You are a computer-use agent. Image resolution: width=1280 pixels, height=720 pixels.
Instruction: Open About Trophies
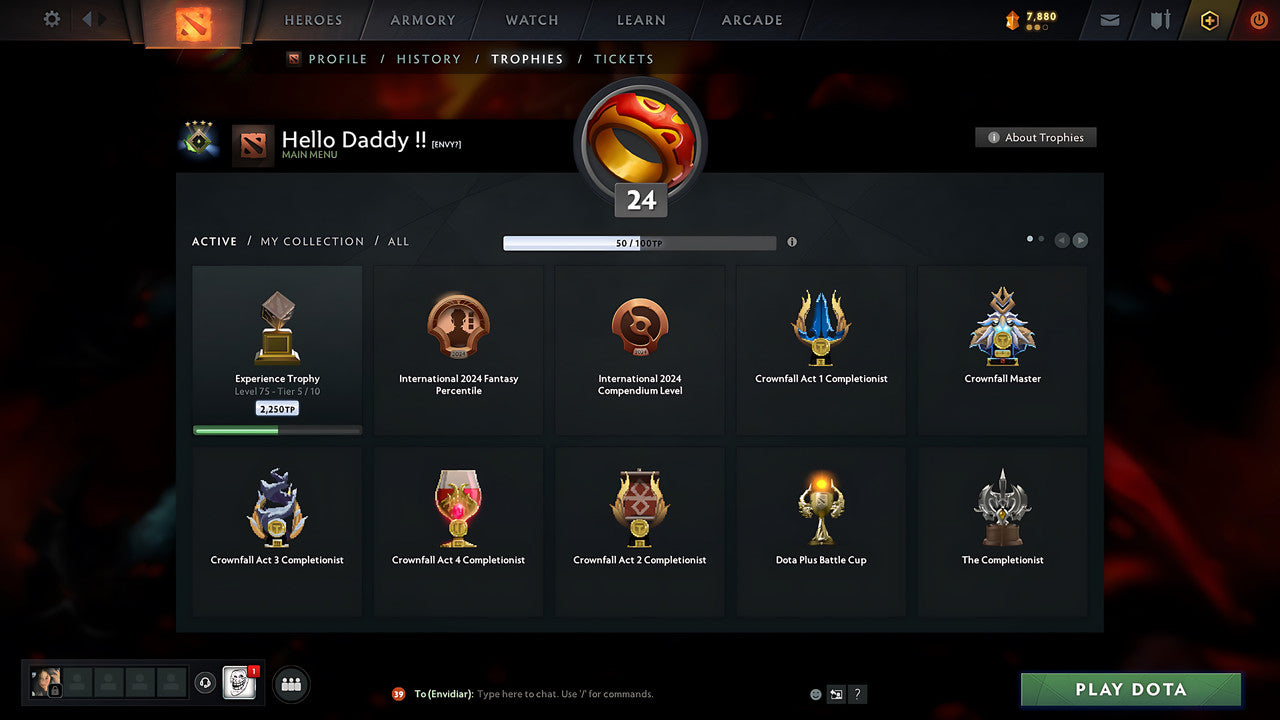[1036, 137]
